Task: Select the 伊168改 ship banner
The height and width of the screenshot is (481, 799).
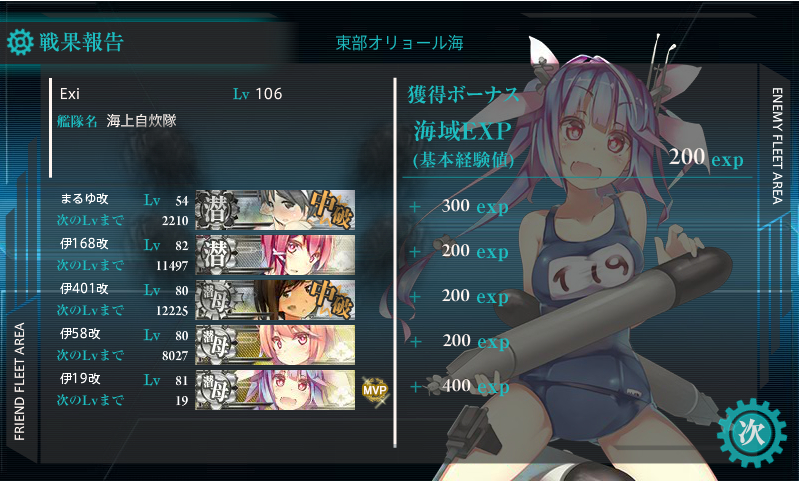Action: pyautogui.click(x=275, y=252)
